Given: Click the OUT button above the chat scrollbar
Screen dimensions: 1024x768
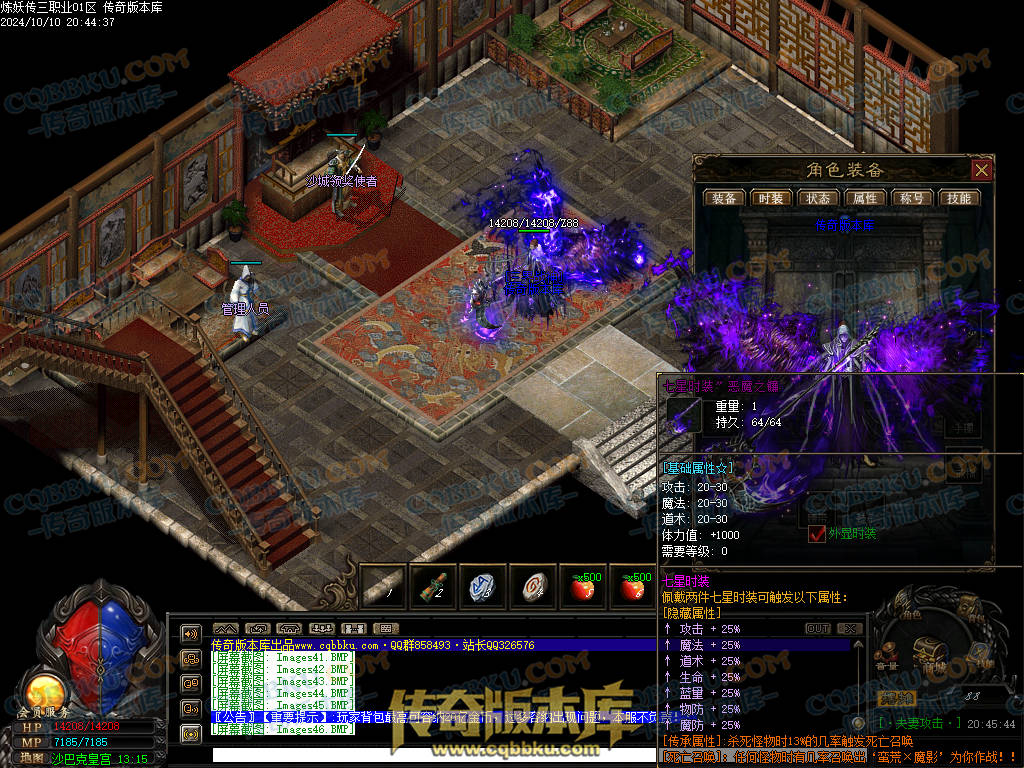Looking at the screenshot, I should pyautogui.click(x=818, y=629).
